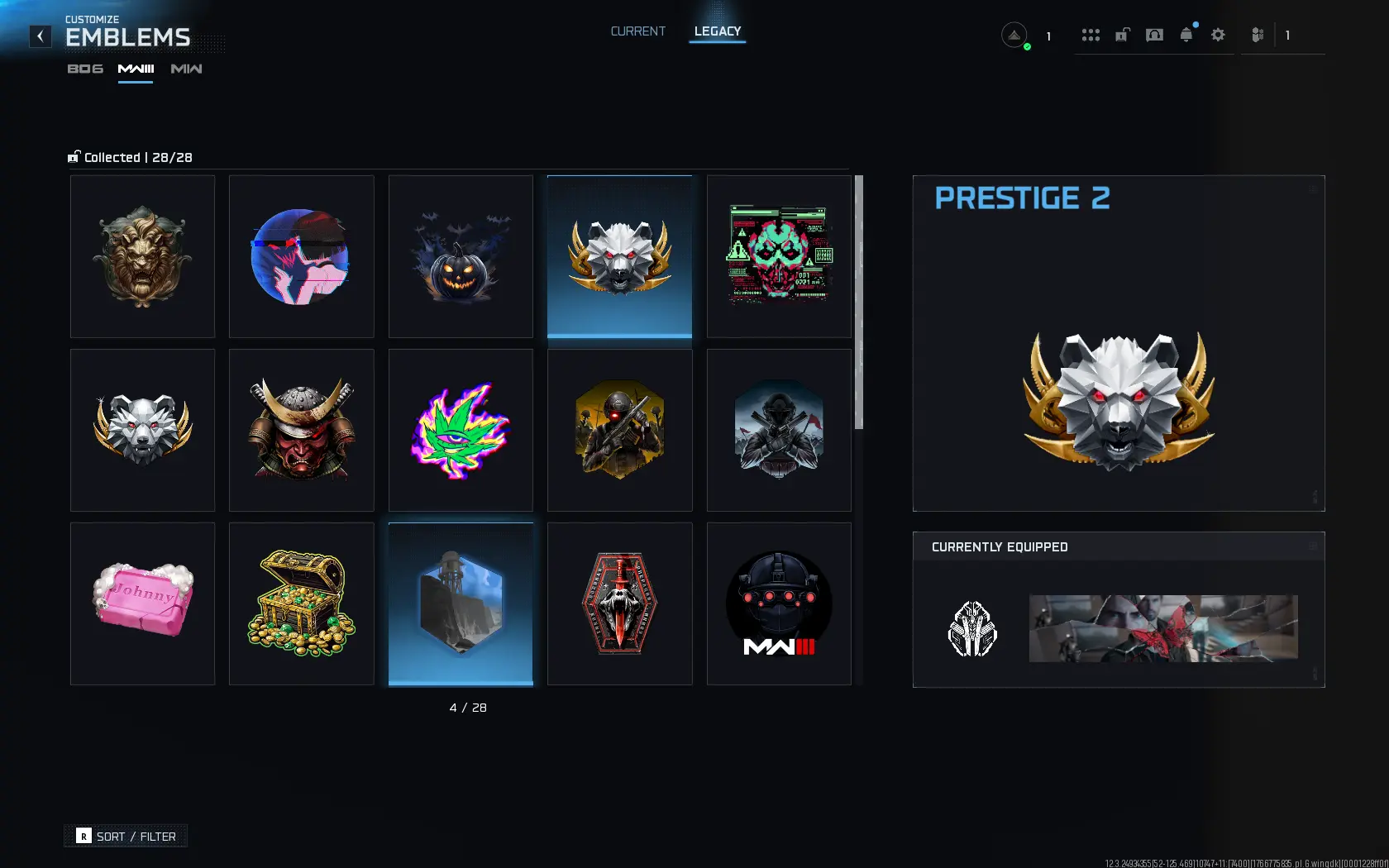Select the blue water tower emblem tile
Viewport: 1389px width, 868px height.
pos(461,603)
